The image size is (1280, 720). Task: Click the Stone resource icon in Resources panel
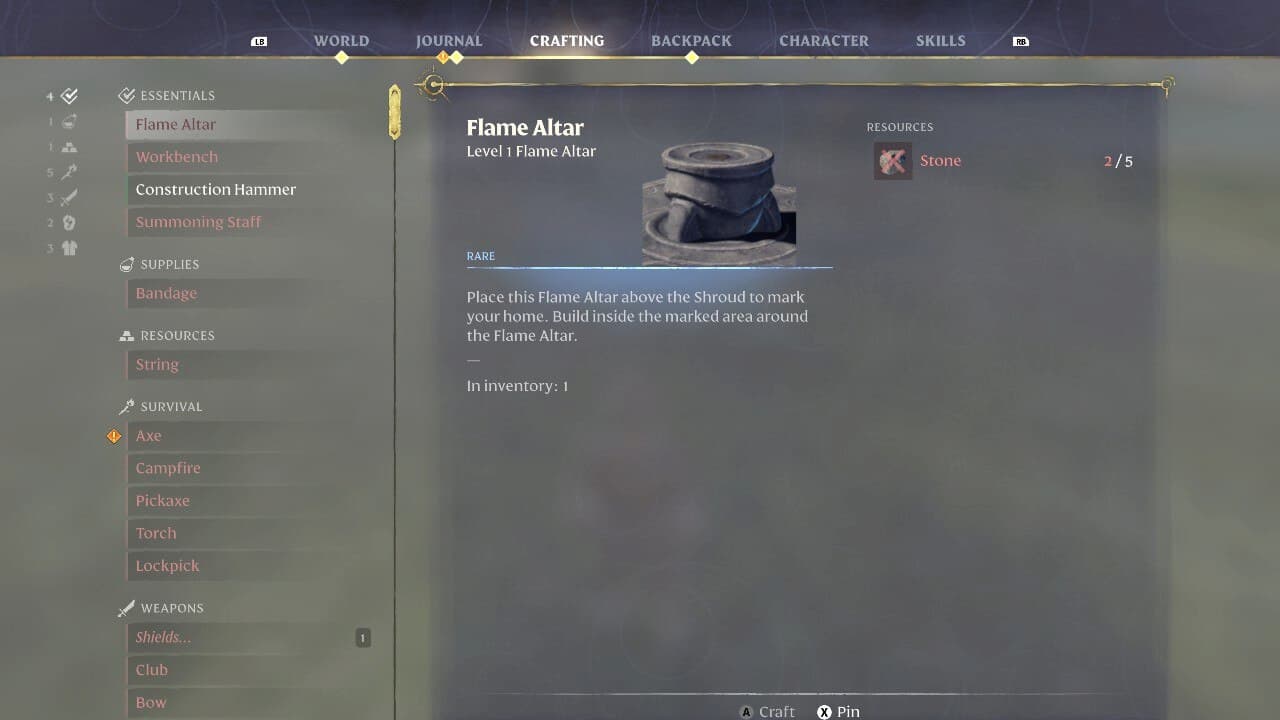[892, 160]
